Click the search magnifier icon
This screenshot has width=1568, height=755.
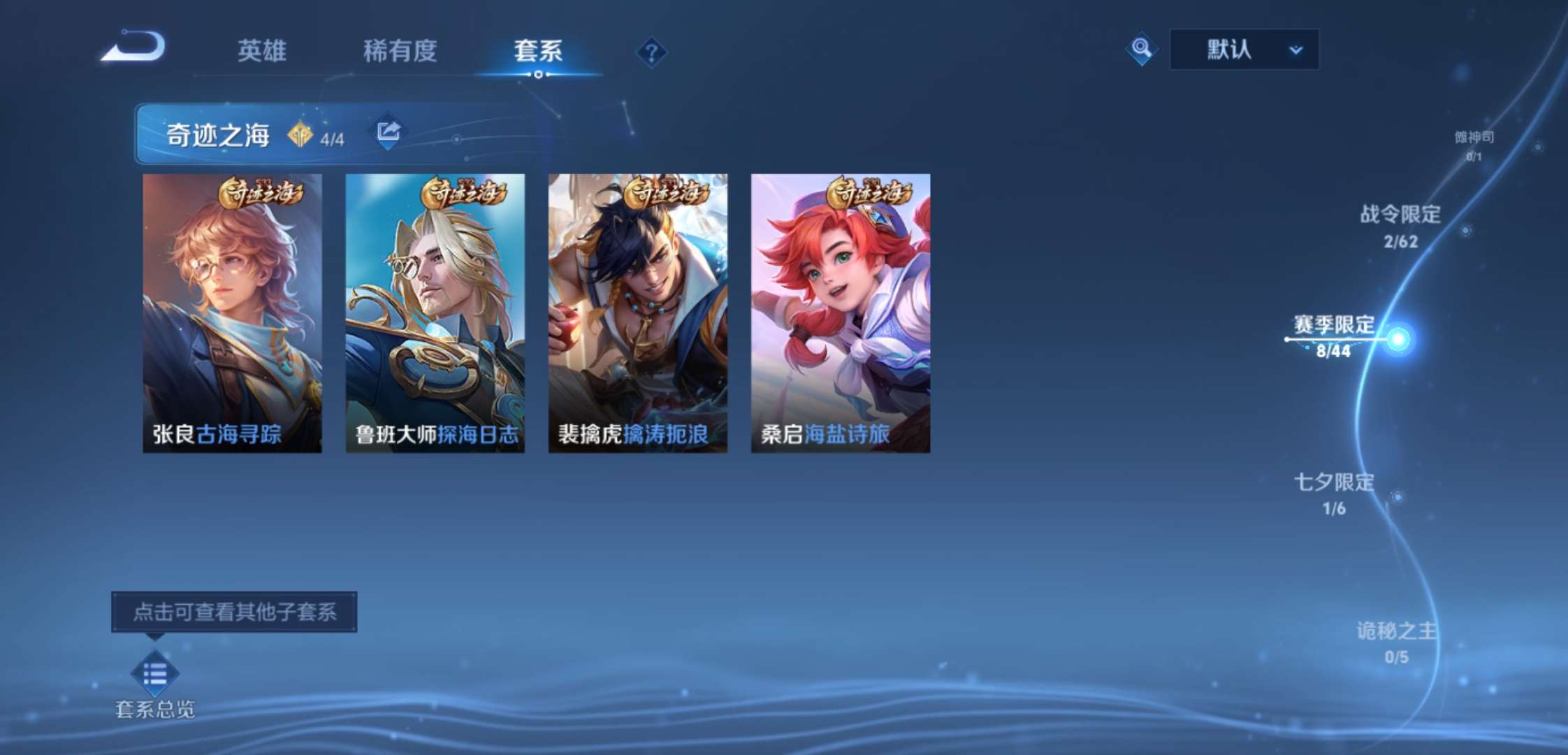pos(1140,50)
